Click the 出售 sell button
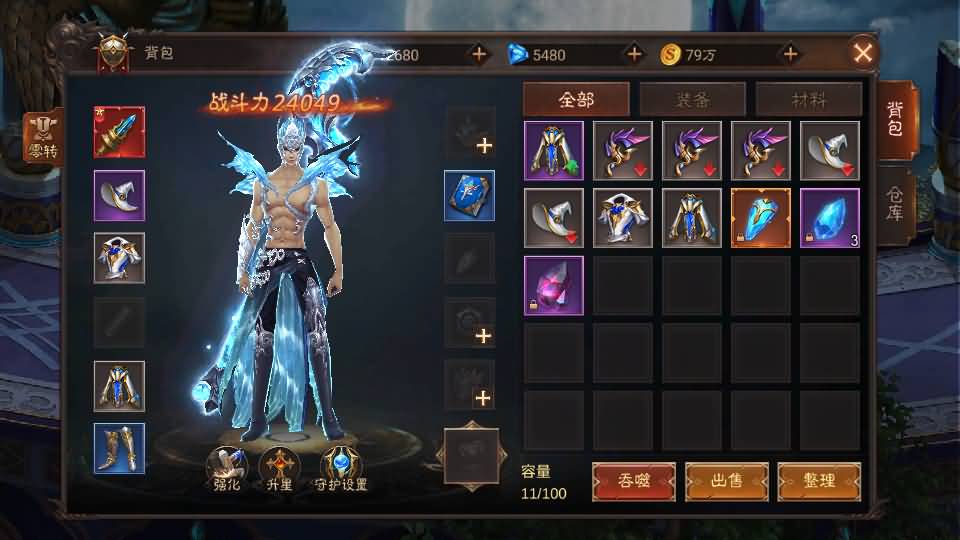Viewport: 960px width, 540px height. pyautogui.click(x=726, y=481)
